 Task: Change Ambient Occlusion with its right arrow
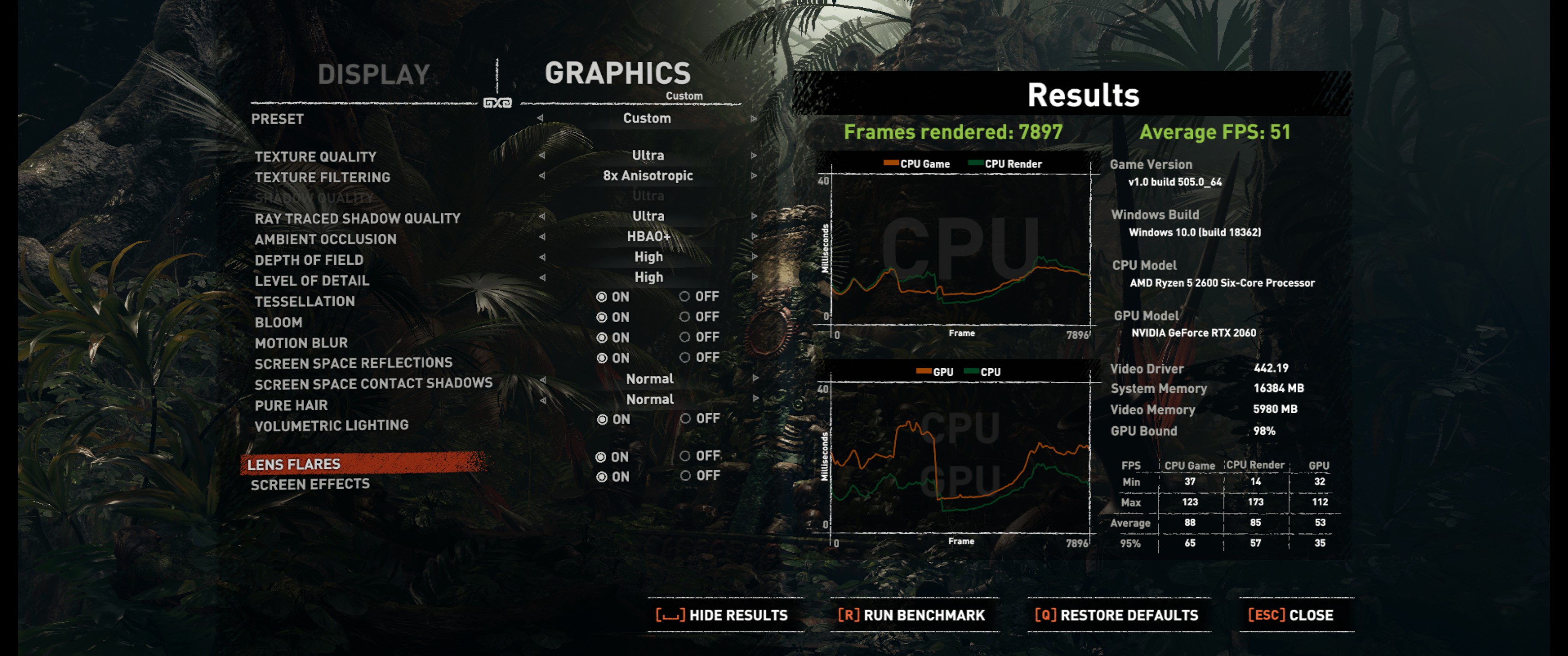click(753, 237)
